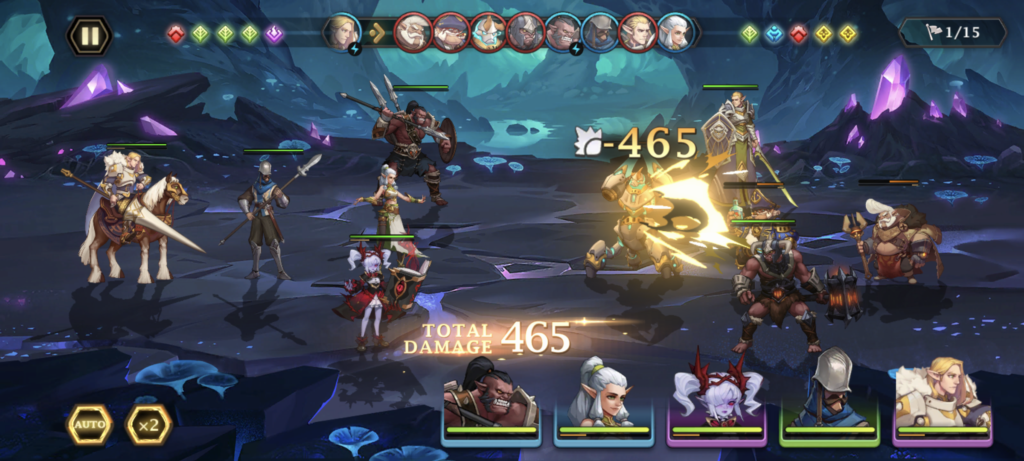Screen dimensions: 1024x461
Task: Toggle AUTO battle mode
Action: click(x=90, y=425)
